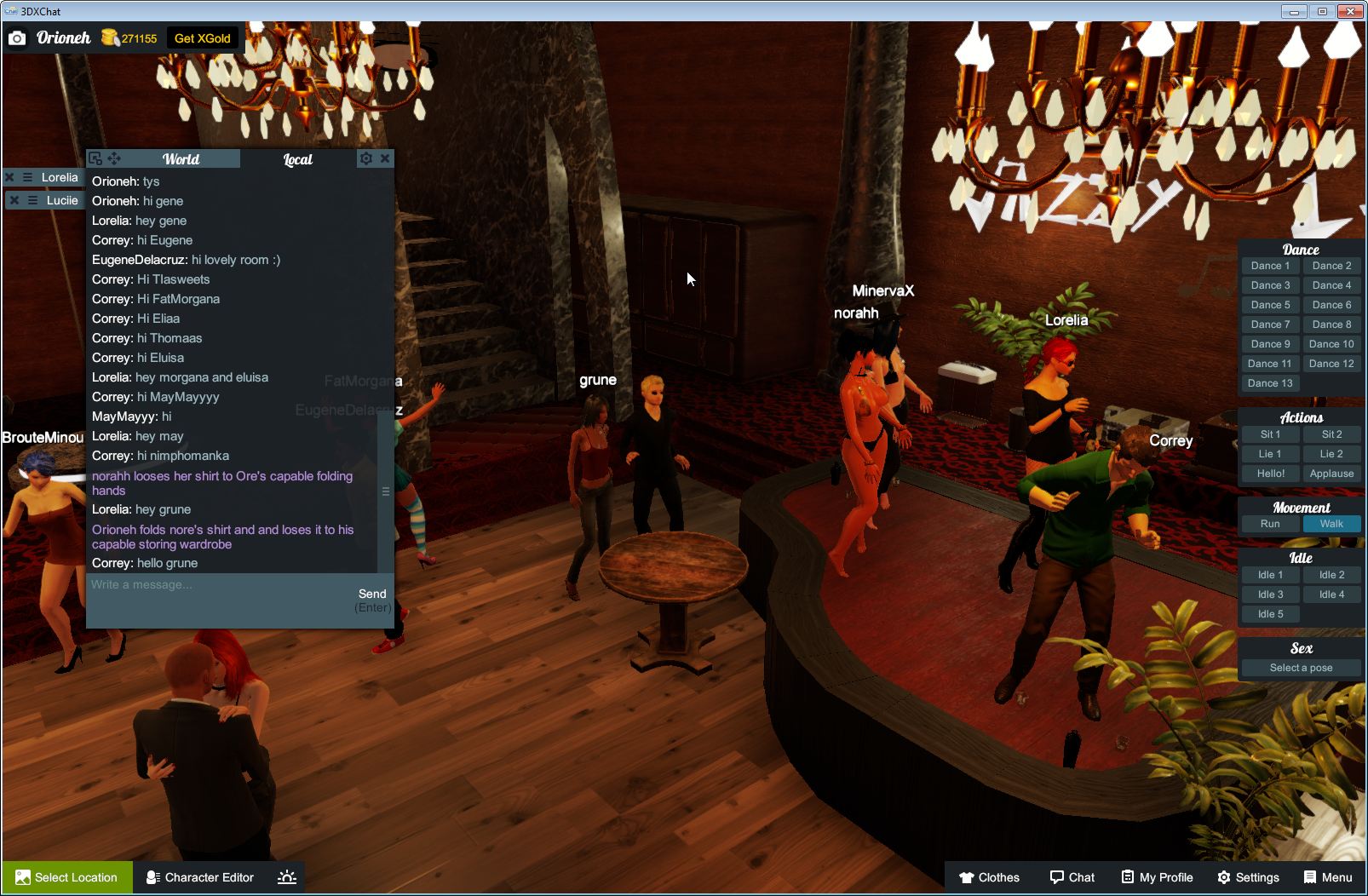
Task: Enable Walk movement mode
Action: click(1331, 524)
